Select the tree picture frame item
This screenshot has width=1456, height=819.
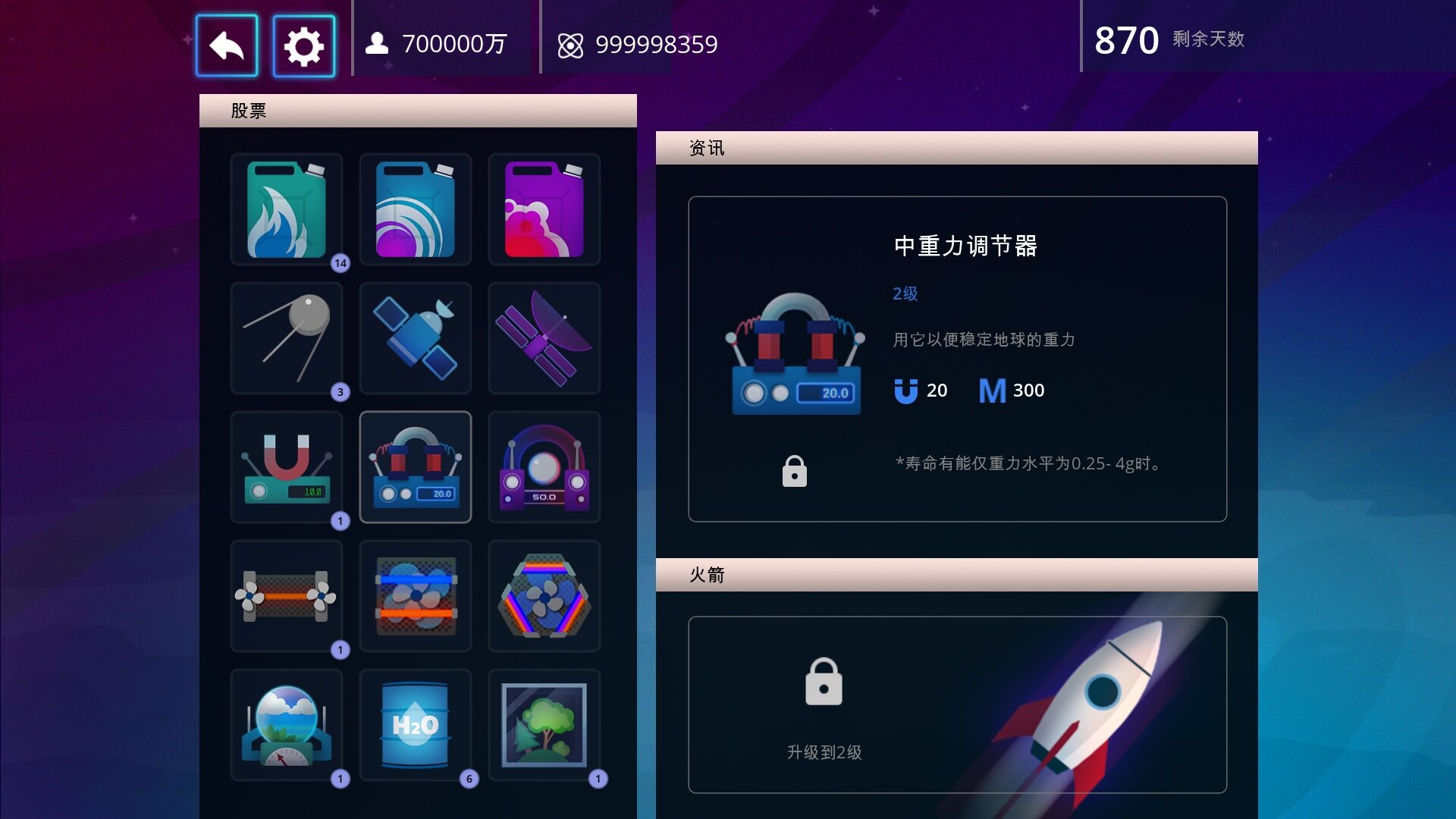tap(544, 726)
